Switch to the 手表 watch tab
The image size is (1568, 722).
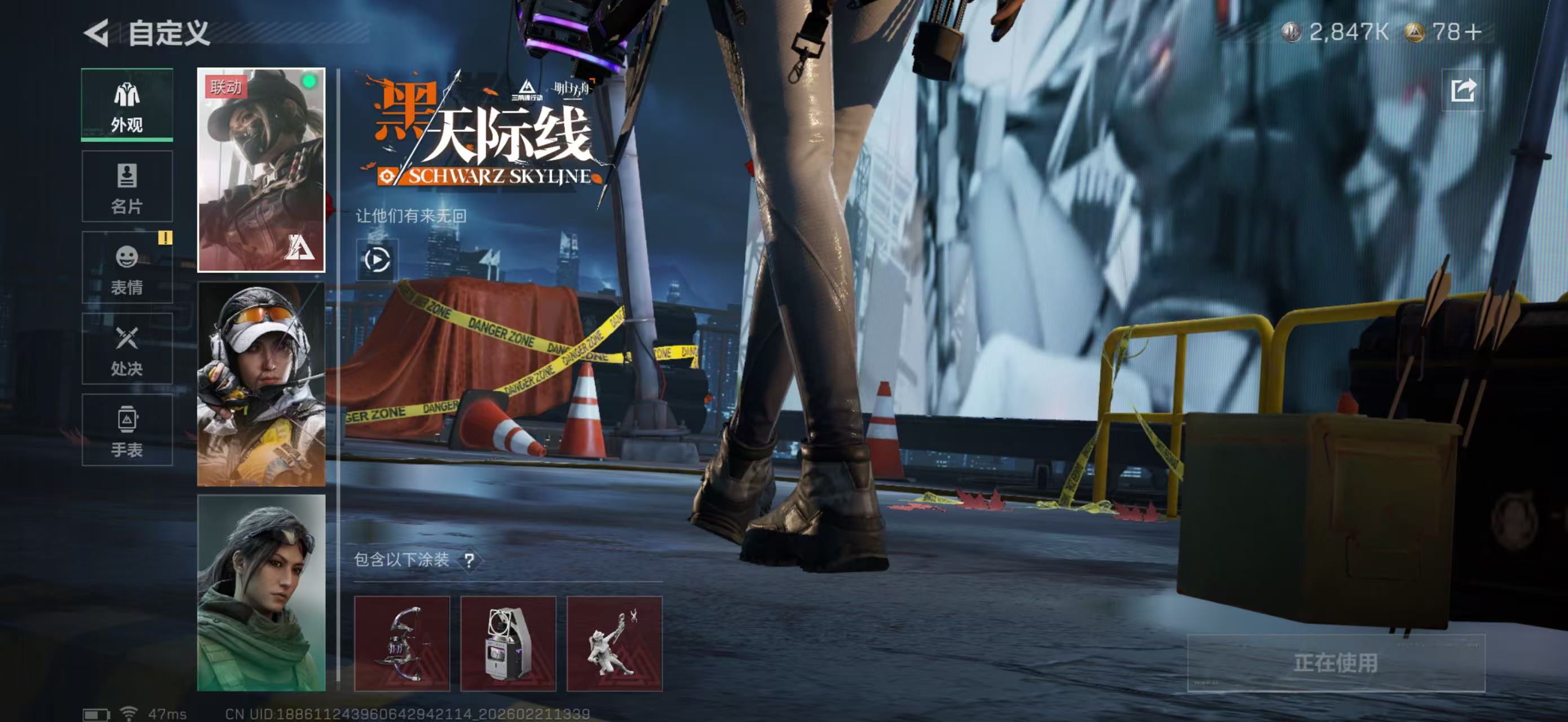point(127,430)
